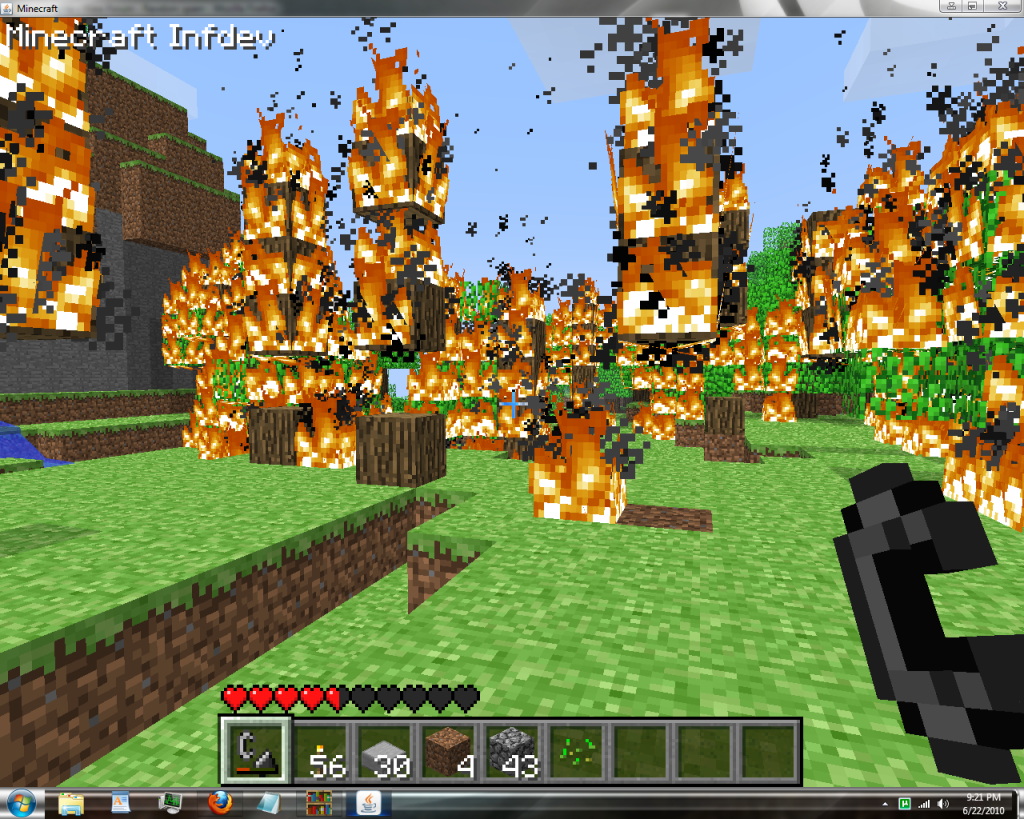Close the Minecraft window
The width and height of the screenshot is (1024, 819).
(1000, 6)
